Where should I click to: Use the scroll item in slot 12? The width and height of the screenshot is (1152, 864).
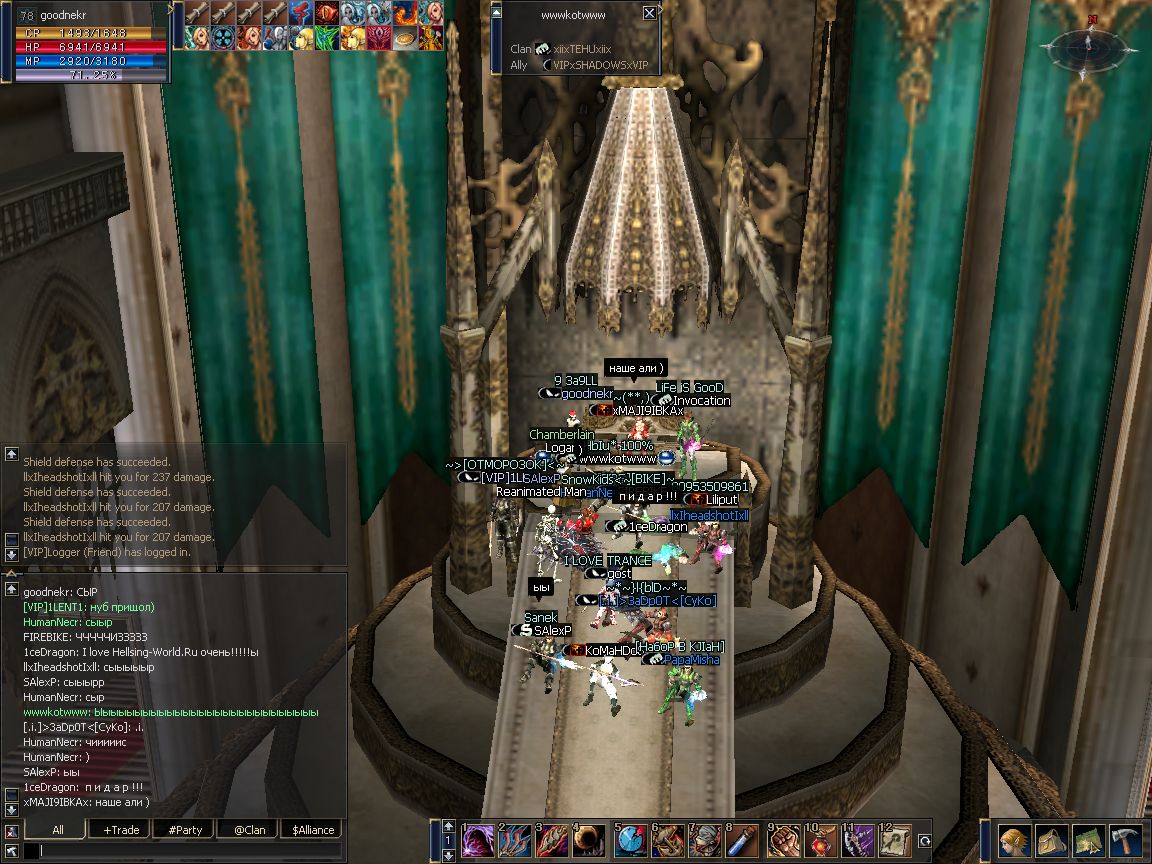point(896,841)
